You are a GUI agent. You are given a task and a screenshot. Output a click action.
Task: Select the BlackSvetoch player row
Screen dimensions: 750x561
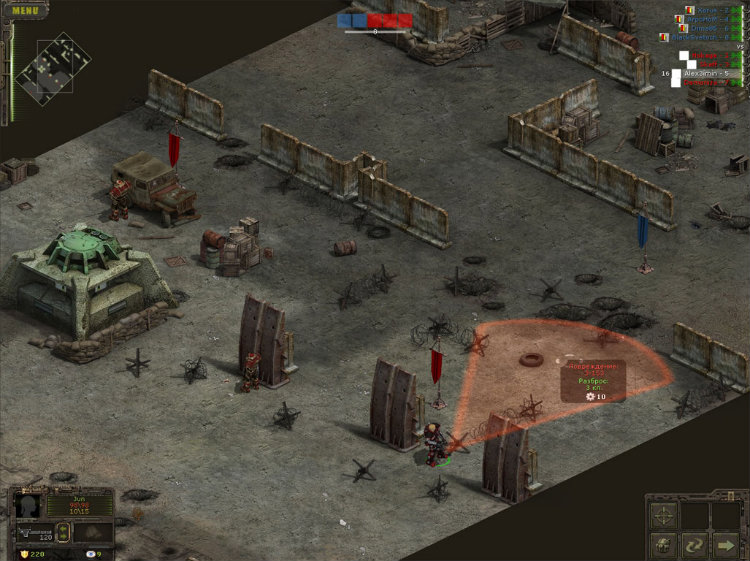pos(700,37)
